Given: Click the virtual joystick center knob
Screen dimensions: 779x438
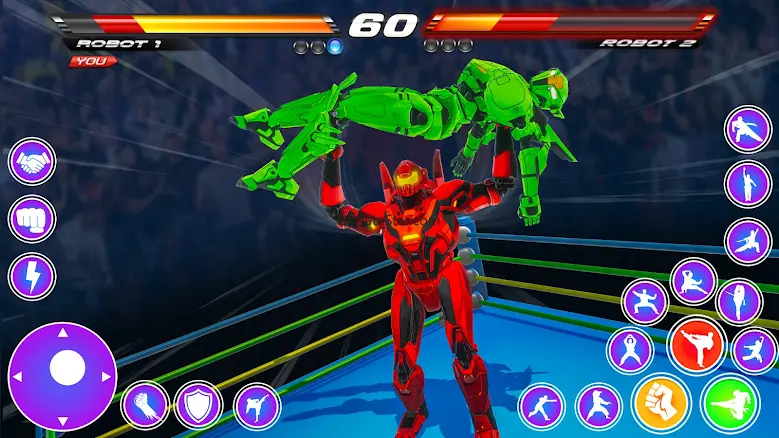Looking at the screenshot, I should (x=66, y=370).
